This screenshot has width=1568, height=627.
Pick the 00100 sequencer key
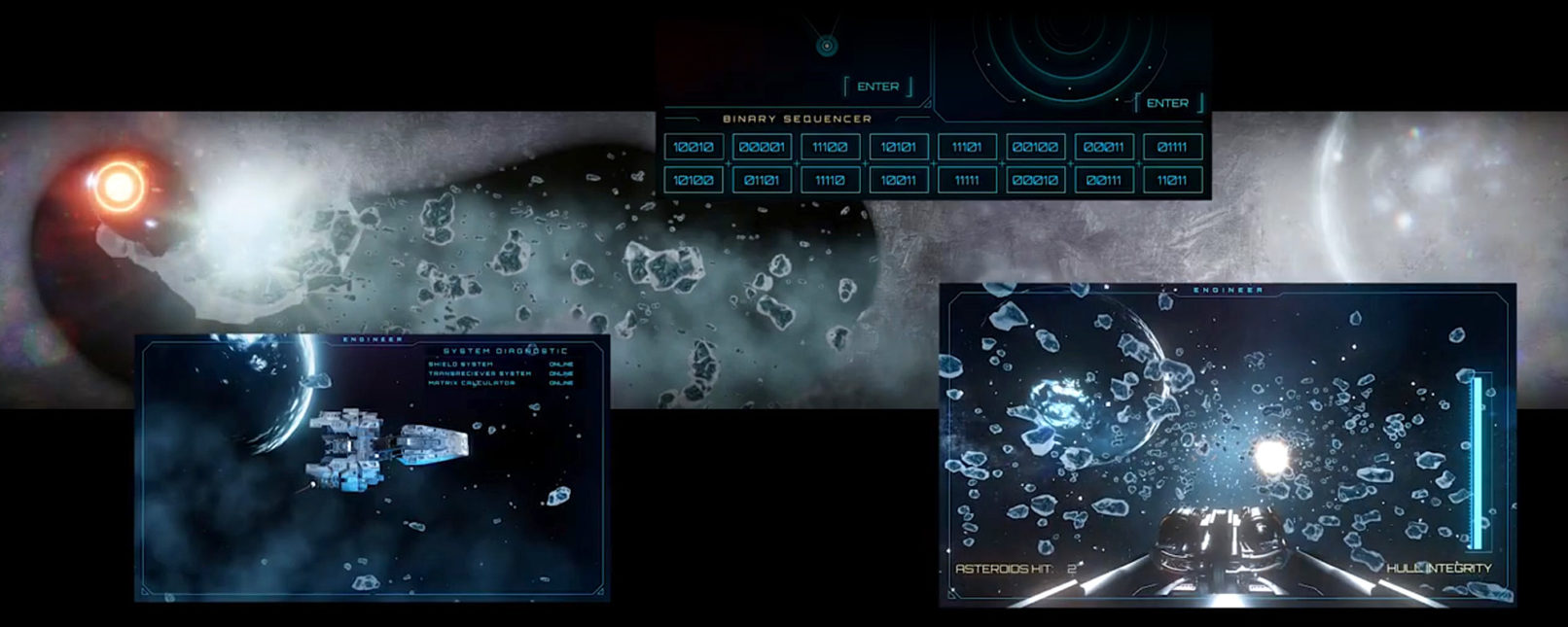pos(1035,147)
